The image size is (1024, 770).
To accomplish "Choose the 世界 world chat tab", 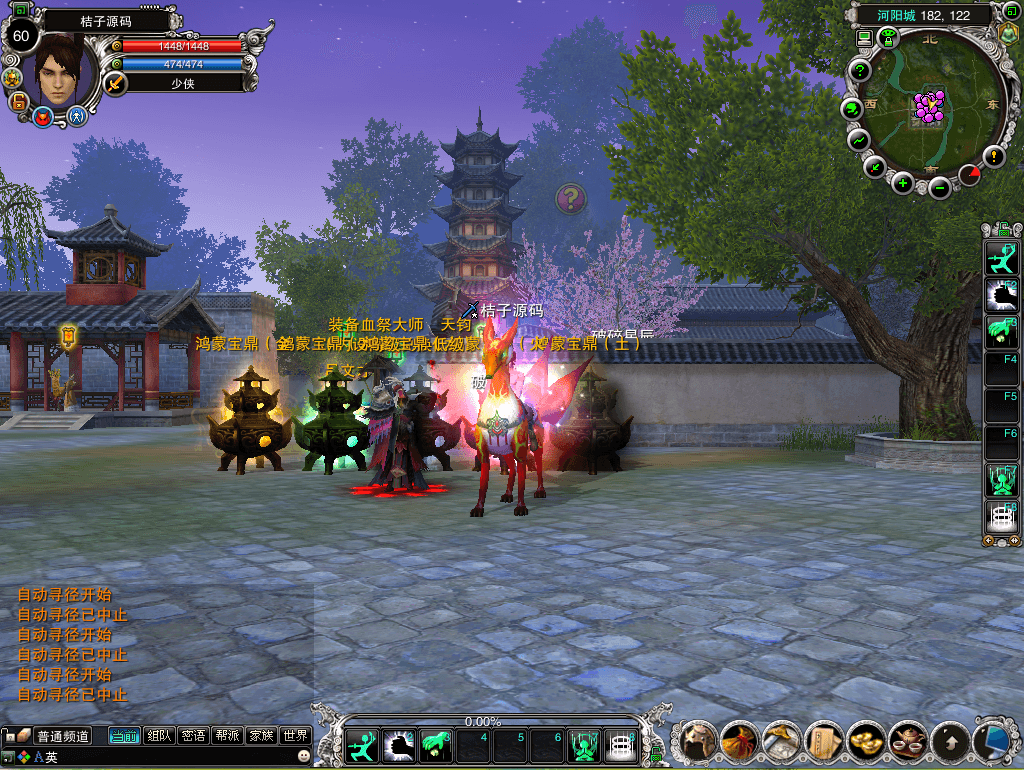I will [295, 736].
